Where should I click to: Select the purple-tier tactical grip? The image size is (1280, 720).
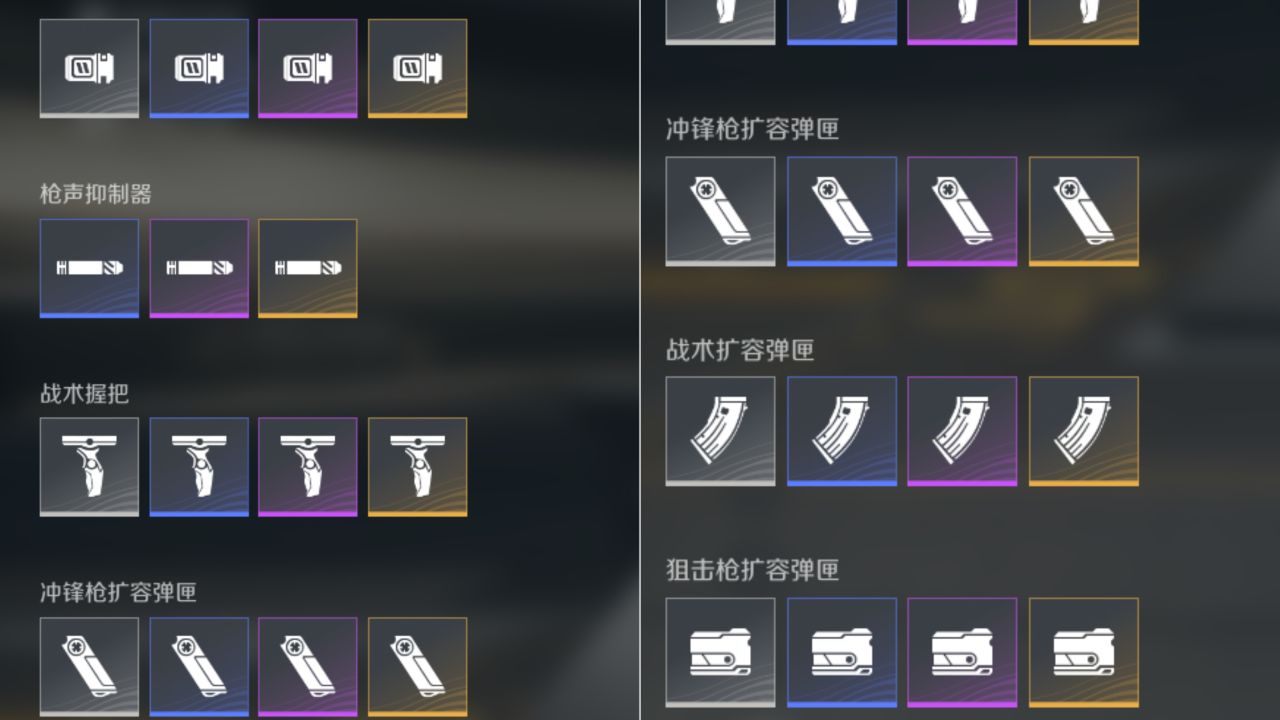point(307,467)
